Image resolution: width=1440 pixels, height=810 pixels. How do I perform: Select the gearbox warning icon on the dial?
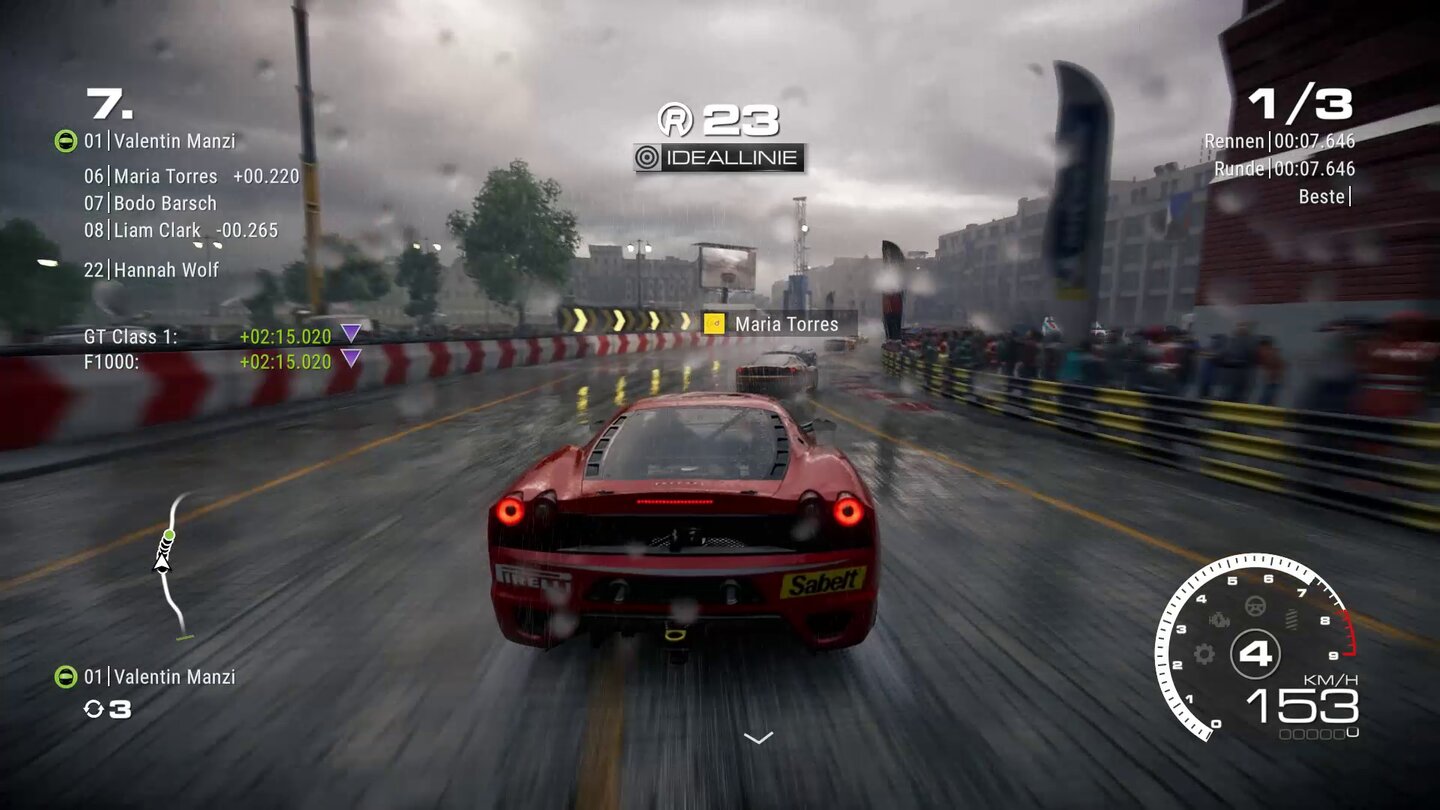[x=1219, y=620]
